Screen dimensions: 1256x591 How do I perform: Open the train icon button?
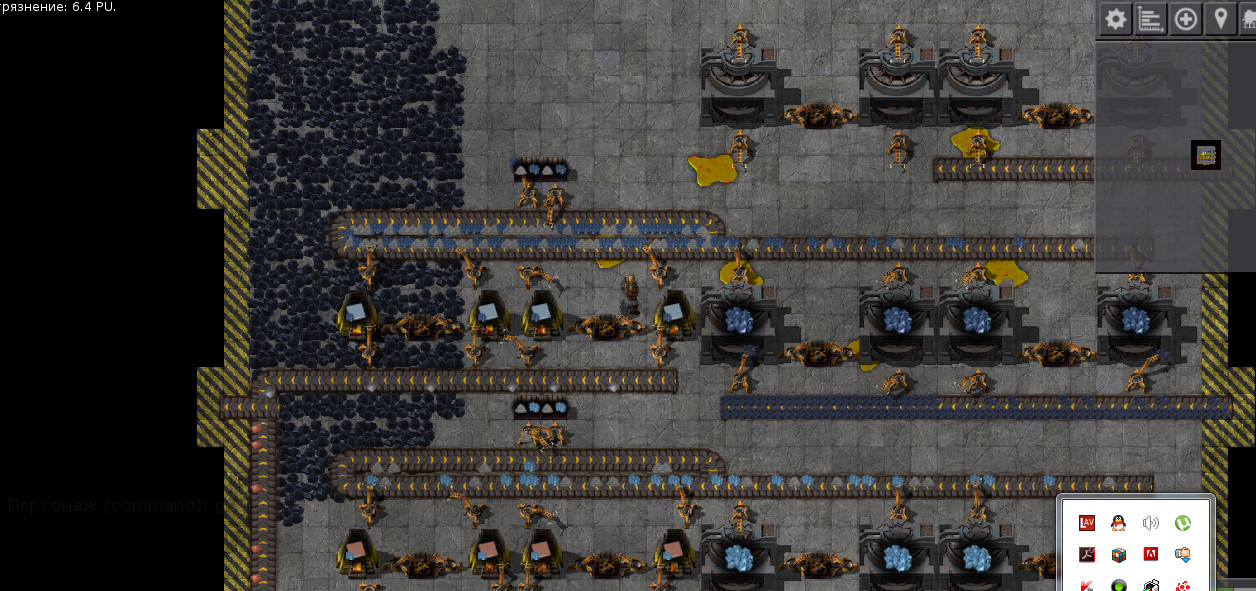(1249, 19)
